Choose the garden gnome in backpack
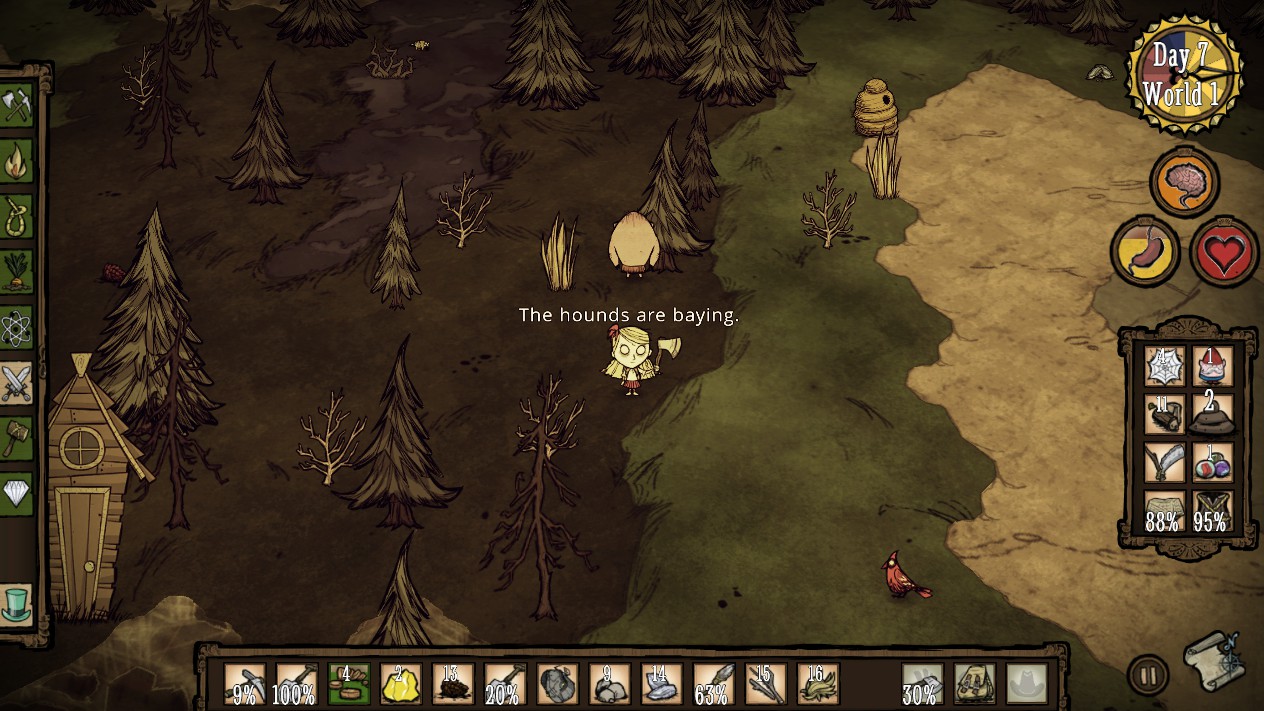 point(1212,367)
